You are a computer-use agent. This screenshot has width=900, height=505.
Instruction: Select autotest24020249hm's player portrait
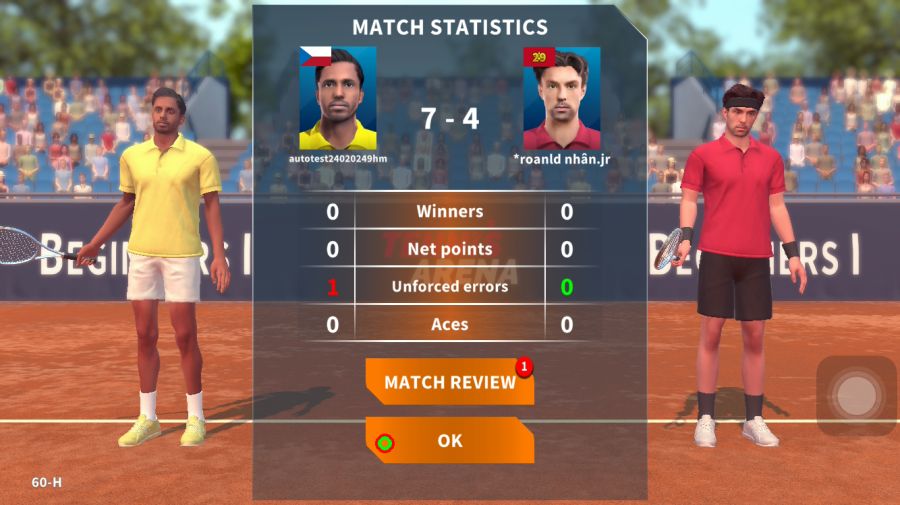point(338,98)
